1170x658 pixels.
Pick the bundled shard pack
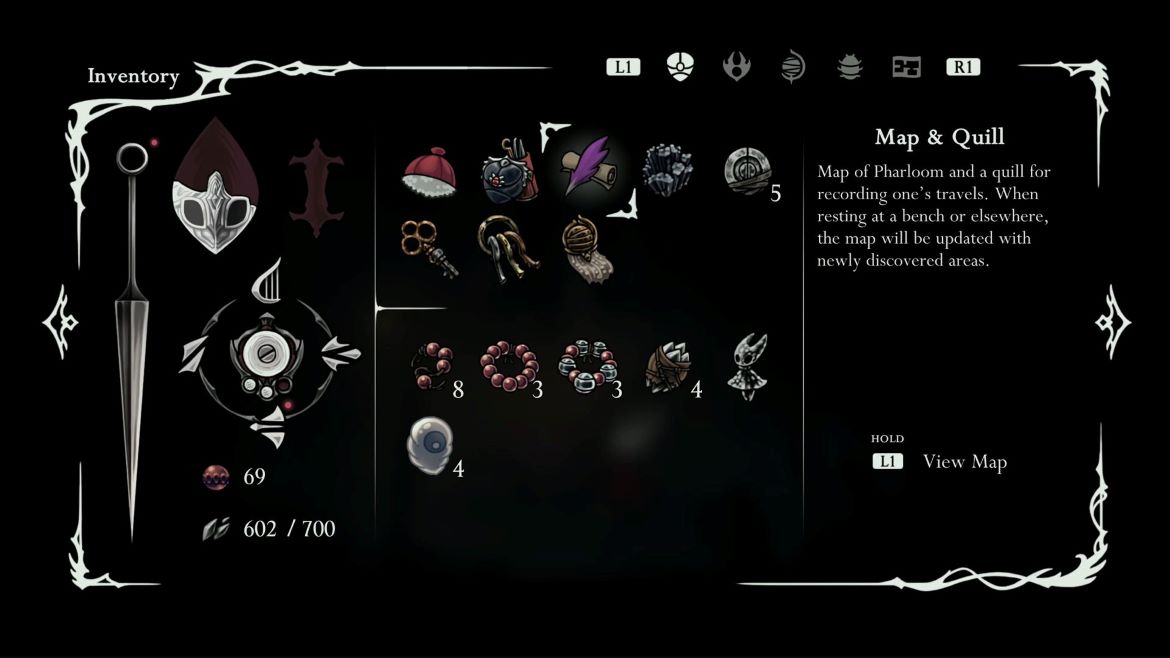click(x=667, y=368)
